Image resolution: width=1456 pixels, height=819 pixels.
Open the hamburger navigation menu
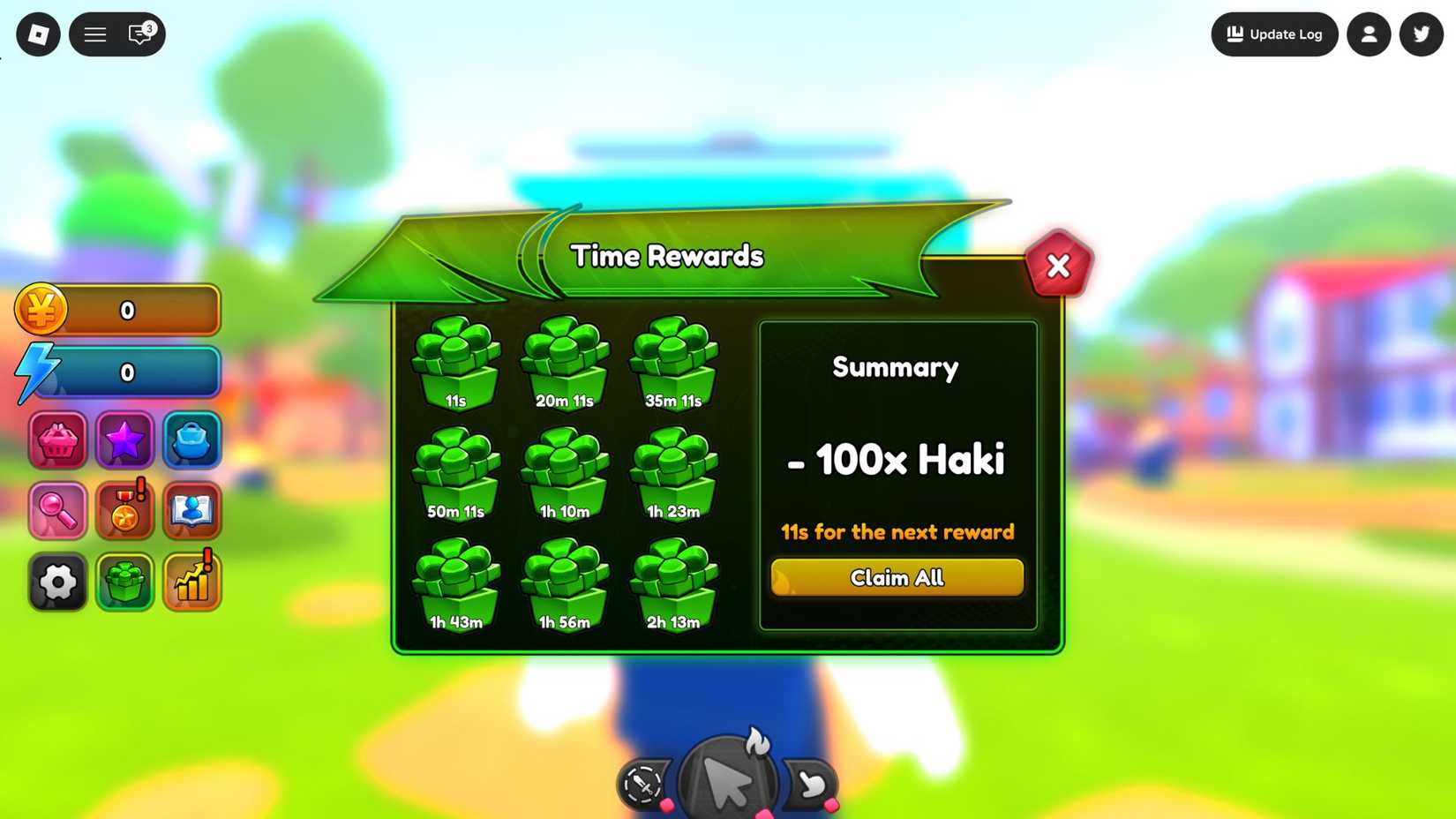coord(94,34)
